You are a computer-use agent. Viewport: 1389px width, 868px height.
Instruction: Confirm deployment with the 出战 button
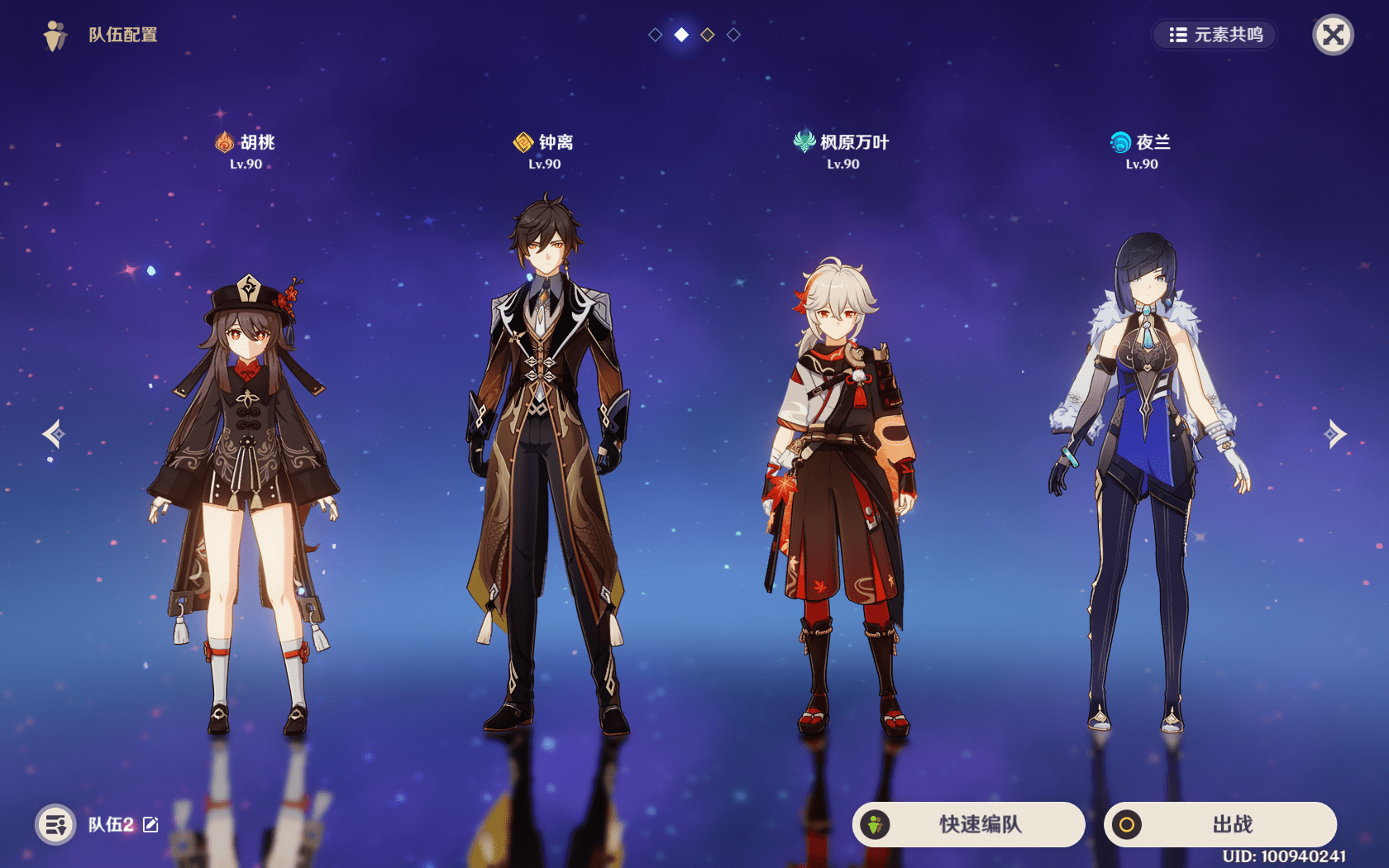coord(1220,824)
